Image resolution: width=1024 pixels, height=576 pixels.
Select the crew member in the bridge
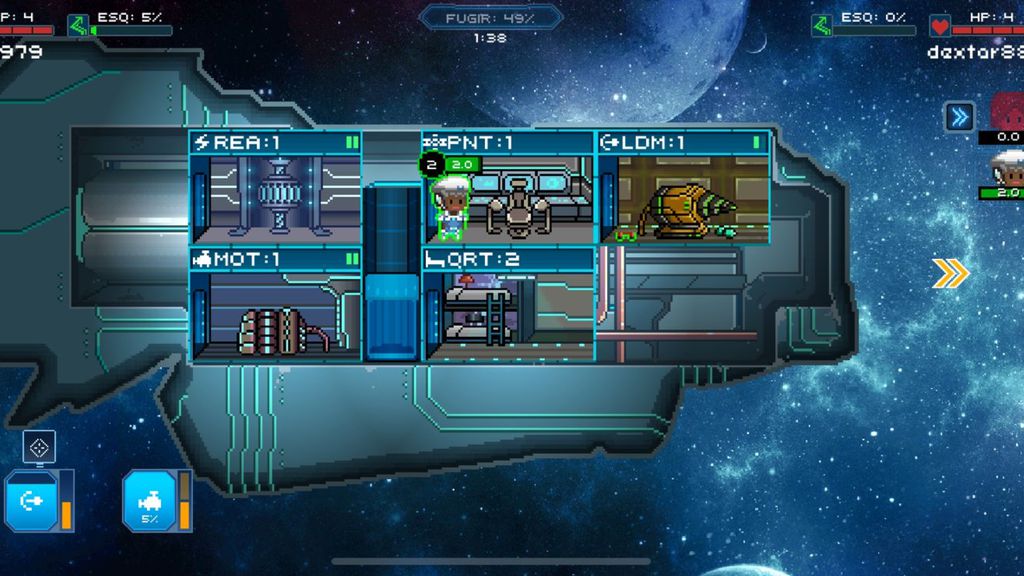click(452, 205)
